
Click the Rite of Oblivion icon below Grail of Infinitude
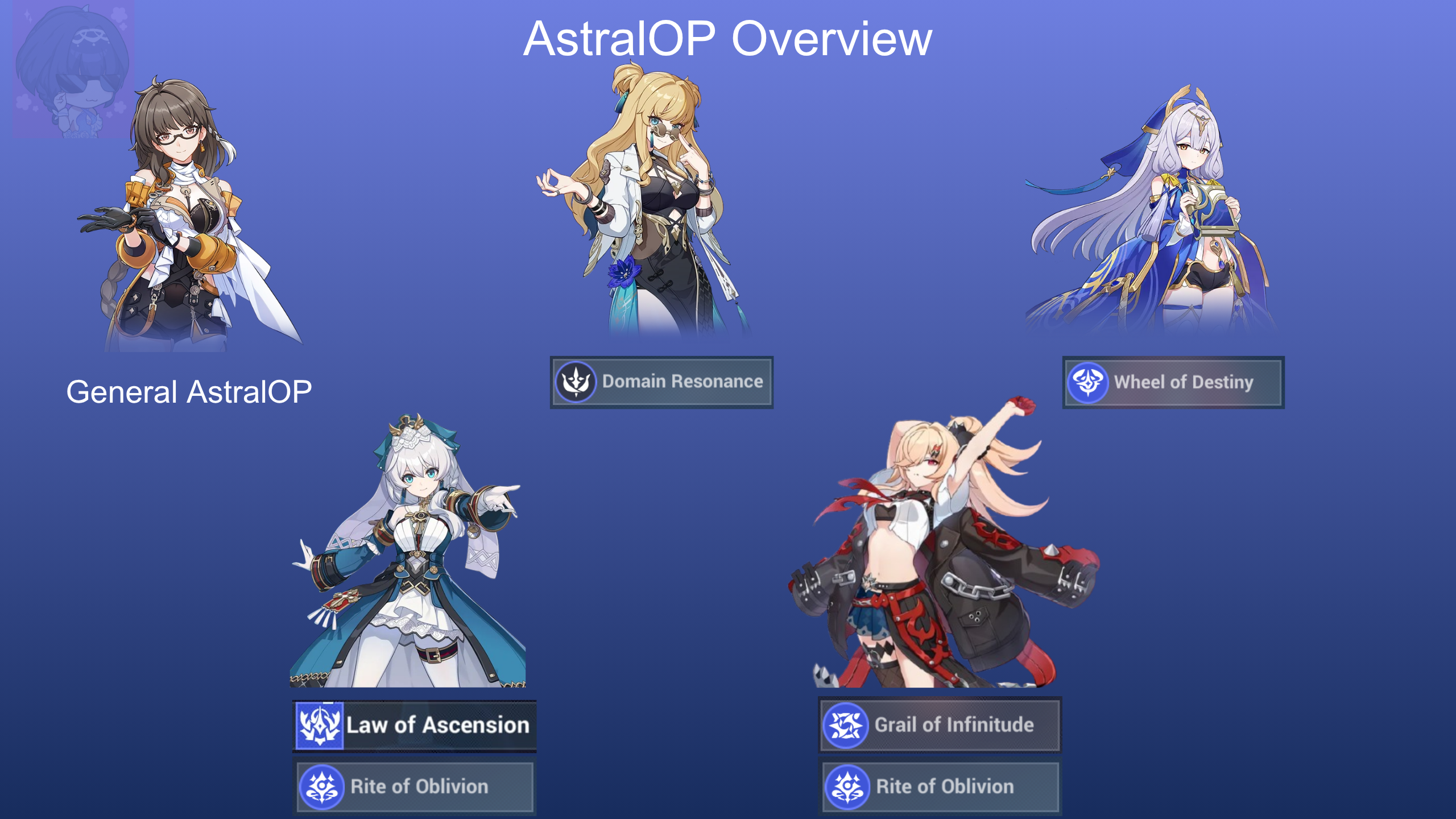(x=846, y=787)
